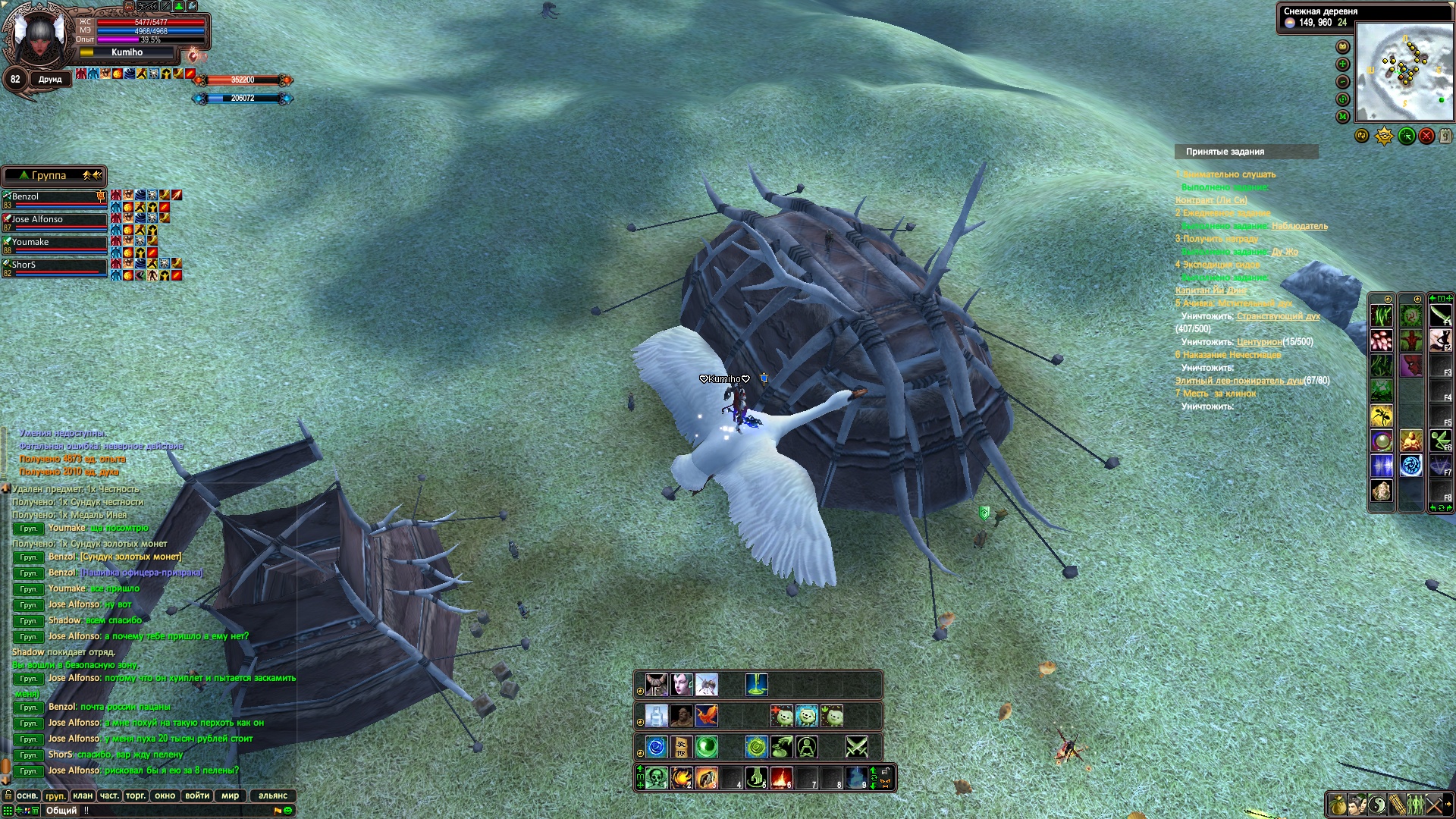Activate the orange phoenix icon on the hotbar
Viewport: 1456px width, 819px height.
point(707,716)
